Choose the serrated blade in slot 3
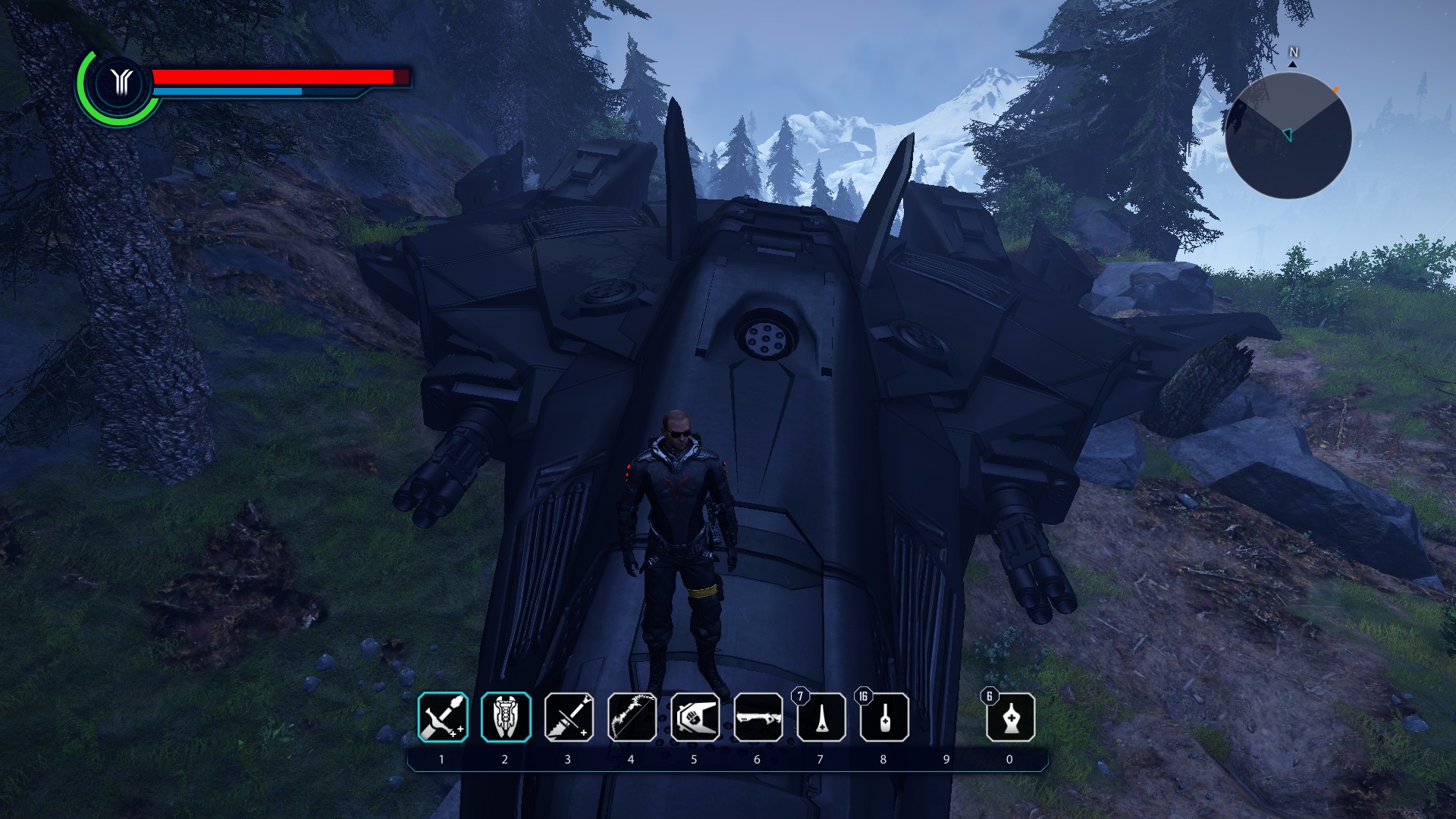1456x819 pixels. pos(569,717)
